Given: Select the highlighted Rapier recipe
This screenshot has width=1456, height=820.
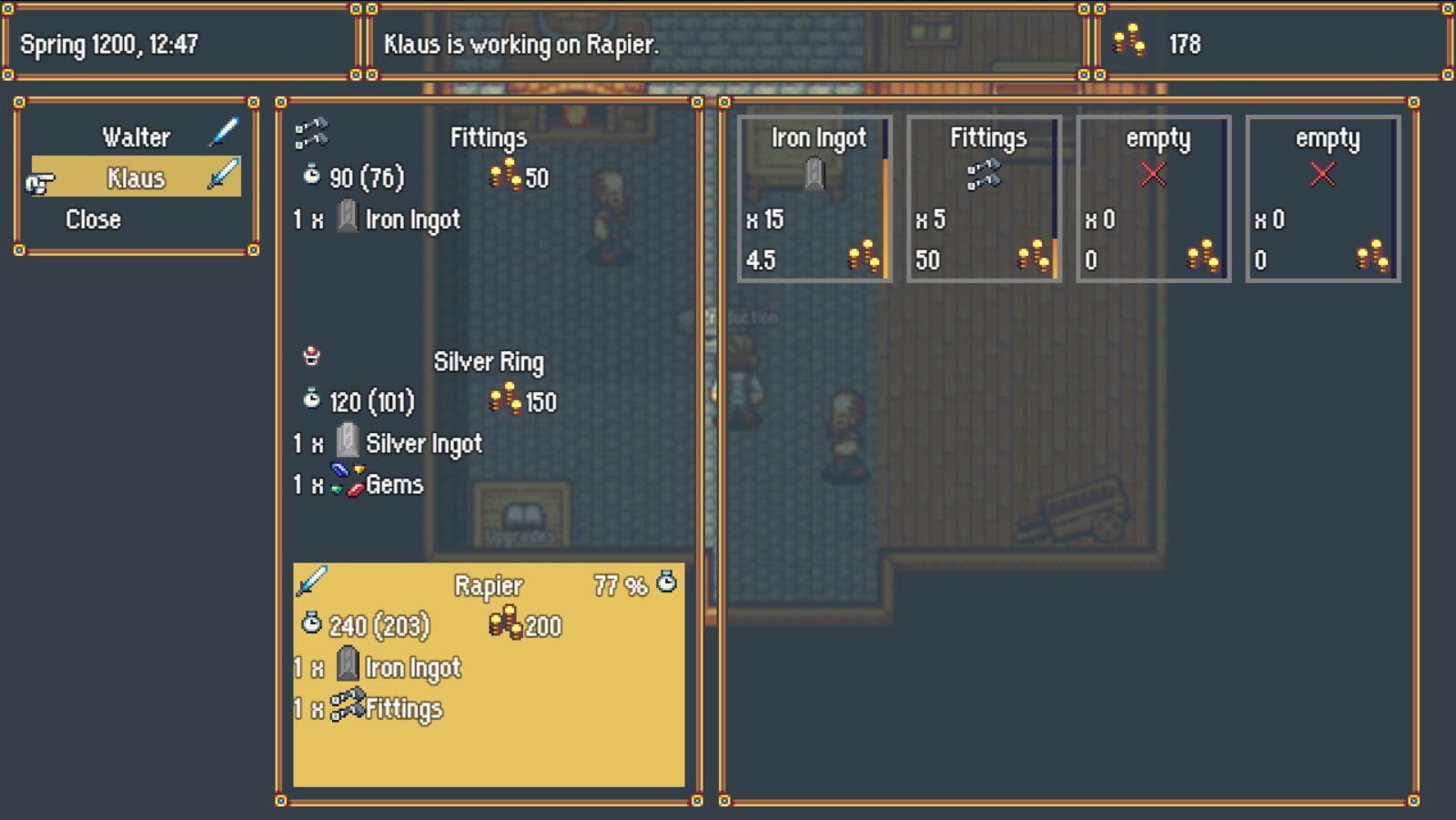Looking at the screenshot, I should [x=488, y=673].
